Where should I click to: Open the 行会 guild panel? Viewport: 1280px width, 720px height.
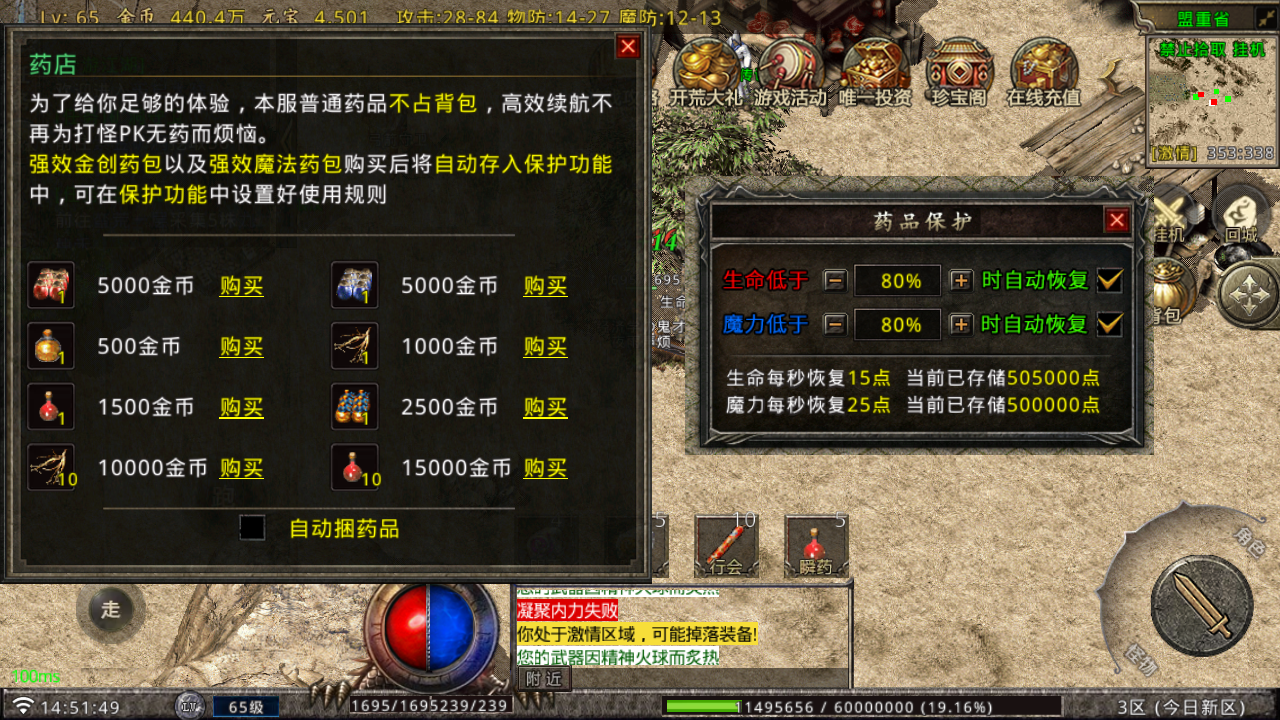tap(726, 545)
